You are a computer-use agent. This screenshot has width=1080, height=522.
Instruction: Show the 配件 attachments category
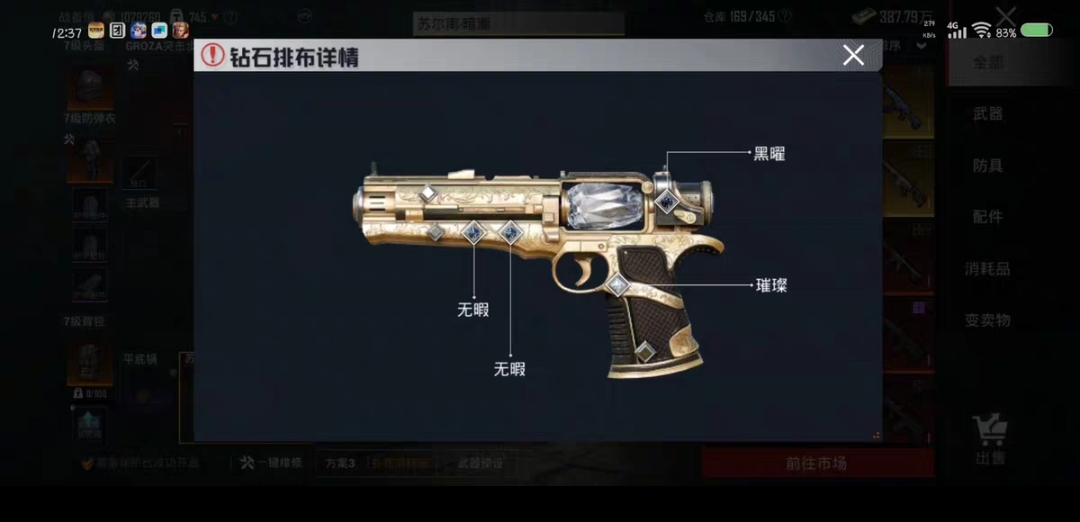point(988,217)
